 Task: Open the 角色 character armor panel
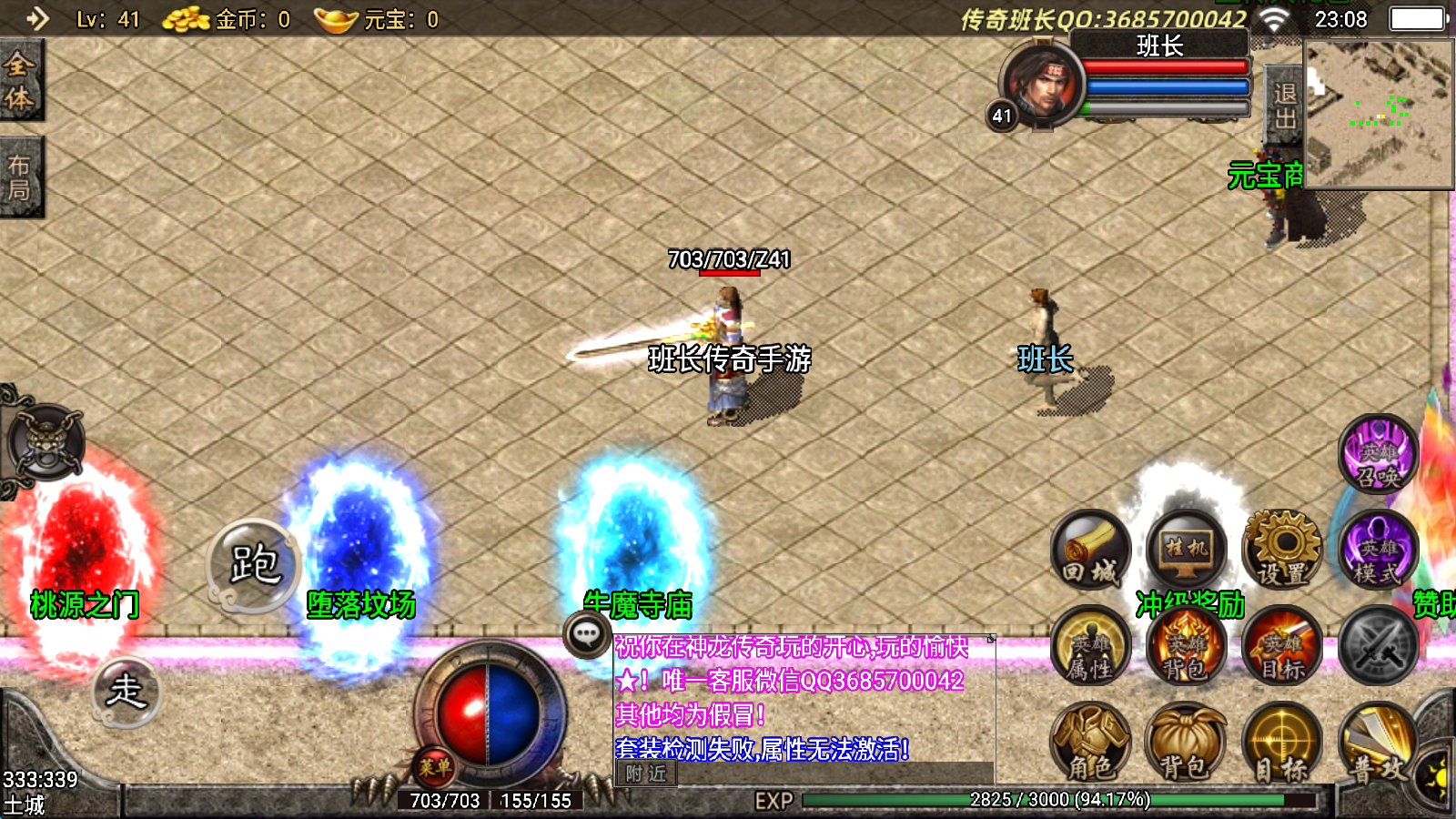click(1090, 746)
